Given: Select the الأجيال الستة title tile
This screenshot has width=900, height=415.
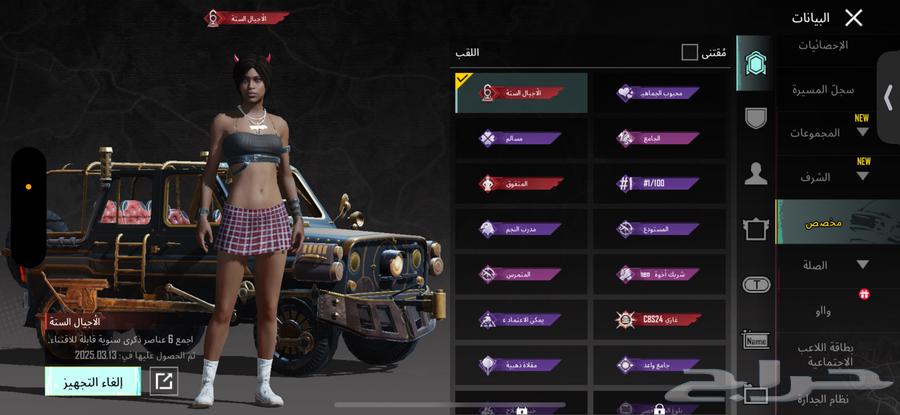Looking at the screenshot, I should [x=522, y=92].
